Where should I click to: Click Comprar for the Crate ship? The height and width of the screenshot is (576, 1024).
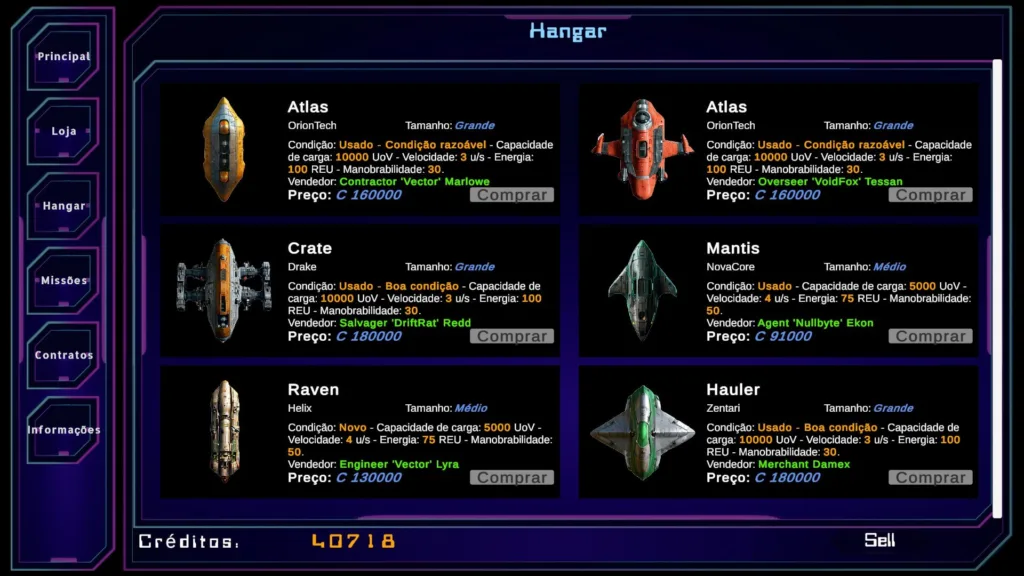(511, 336)
